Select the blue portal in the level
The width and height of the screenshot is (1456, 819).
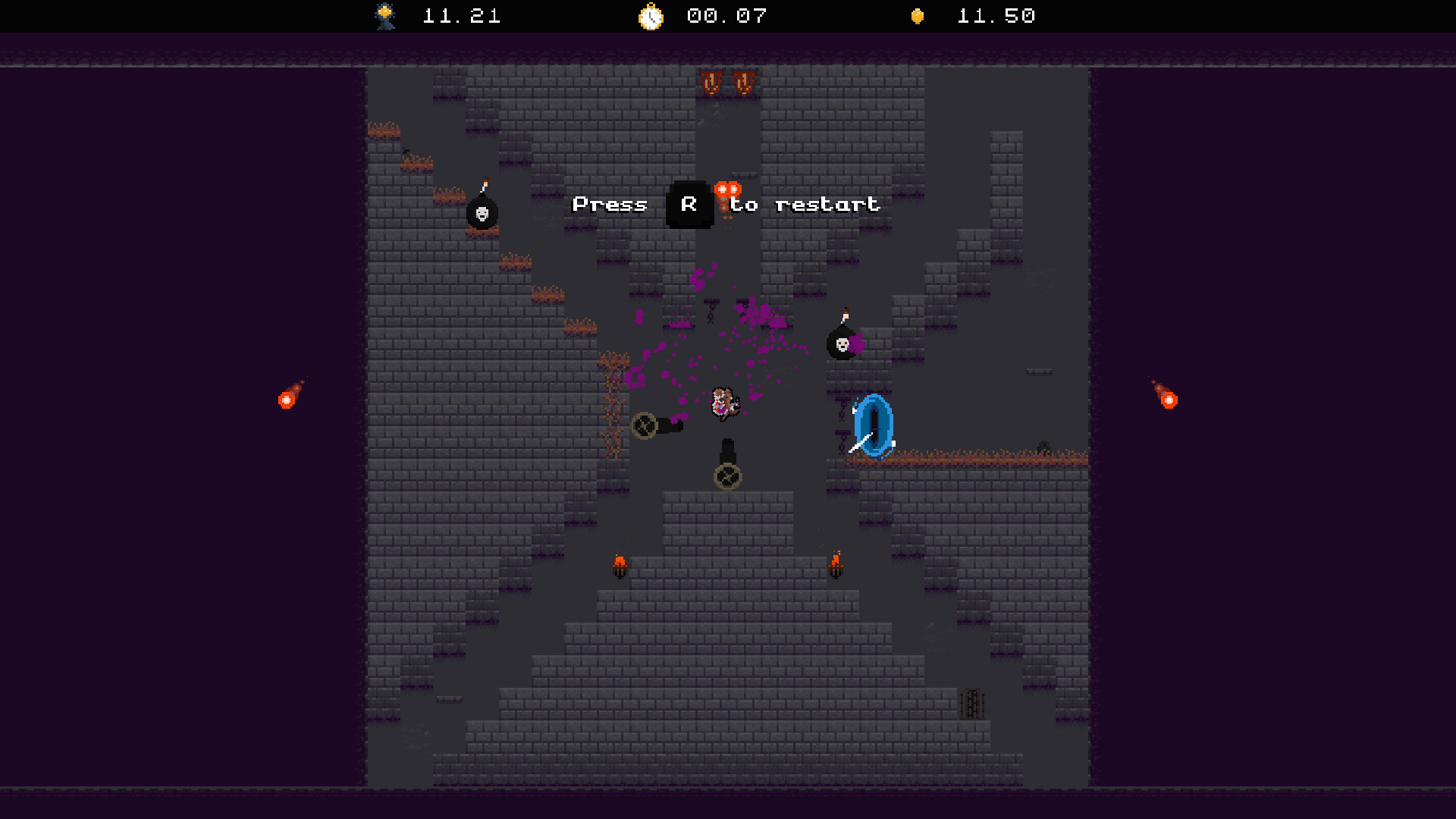[874, 425]
